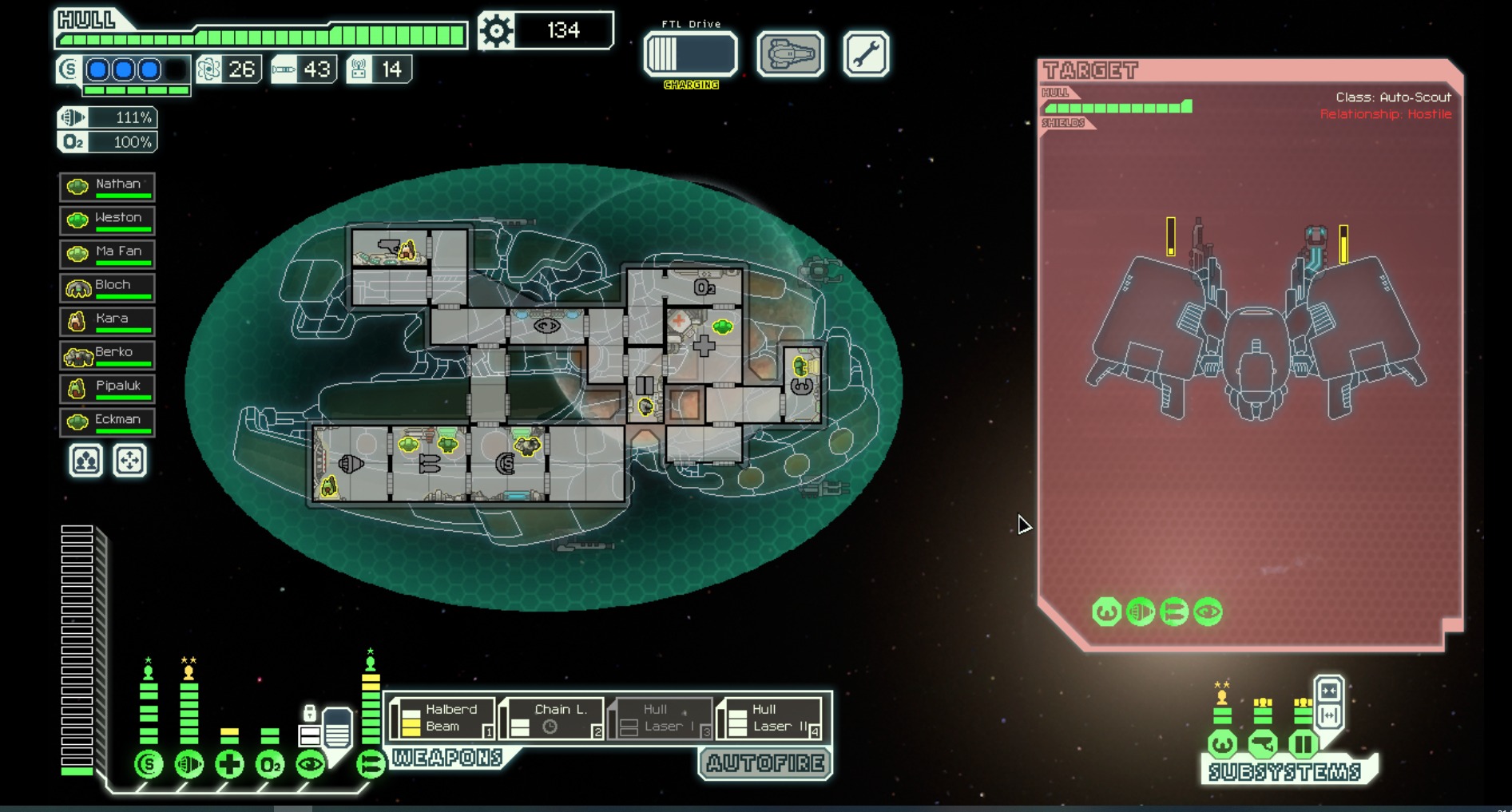This screenshot has width=1512, height=812.
Task: Open the ship upgrade menu
Action: (x=790, y=54)
